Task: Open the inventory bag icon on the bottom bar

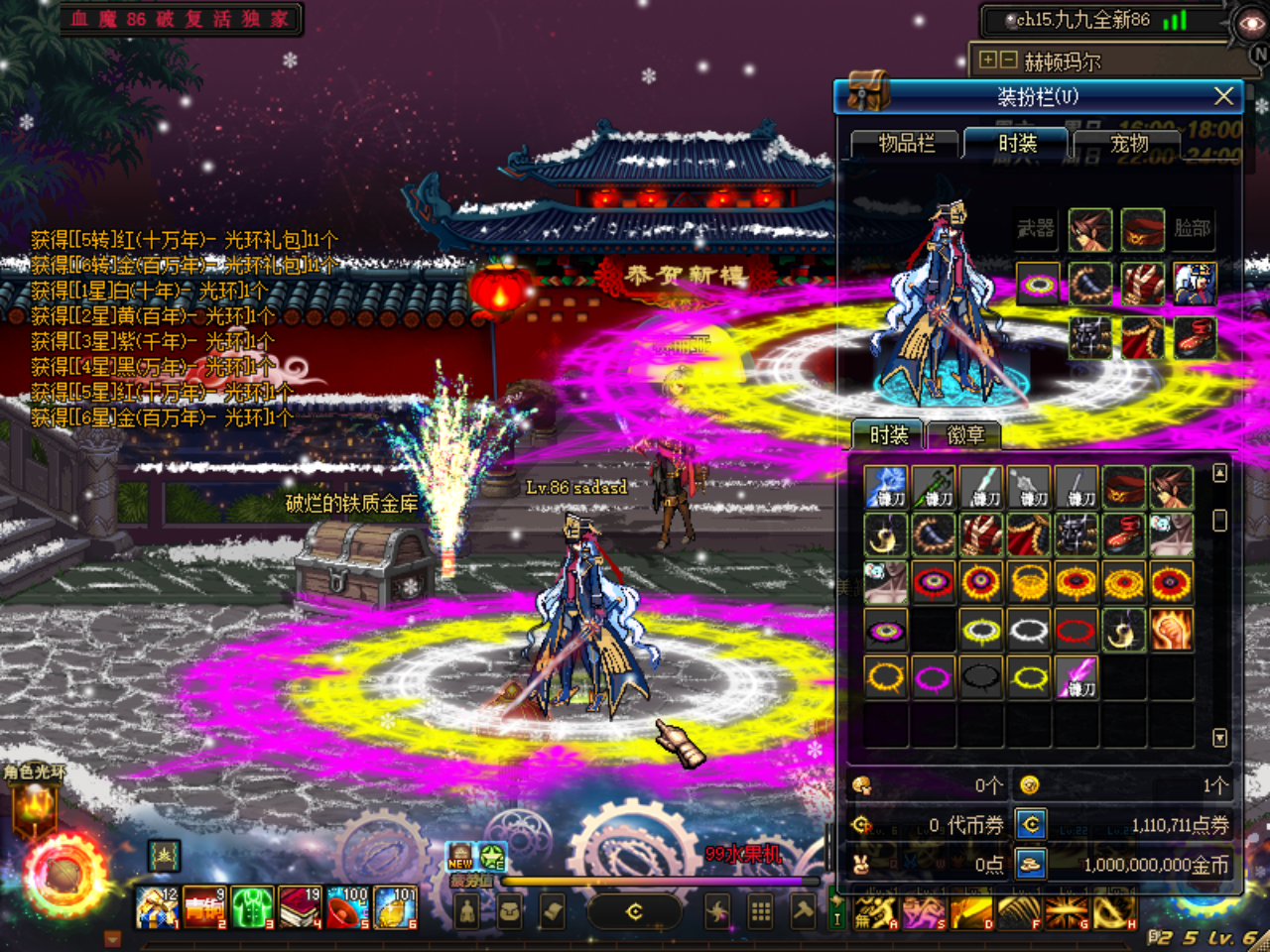Action: click(x=509, y=909)
